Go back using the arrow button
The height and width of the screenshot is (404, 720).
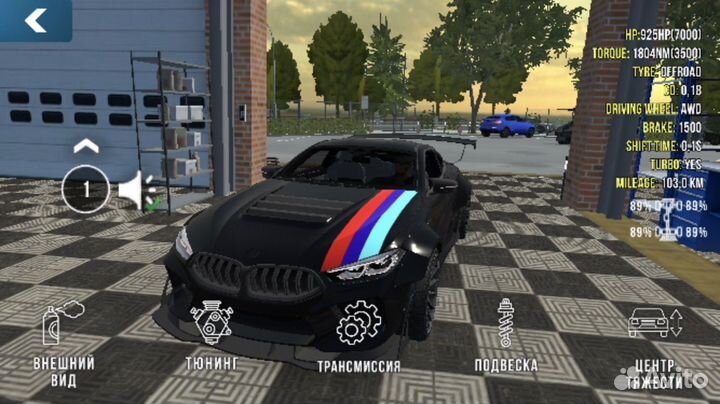[x=36, y=20]
